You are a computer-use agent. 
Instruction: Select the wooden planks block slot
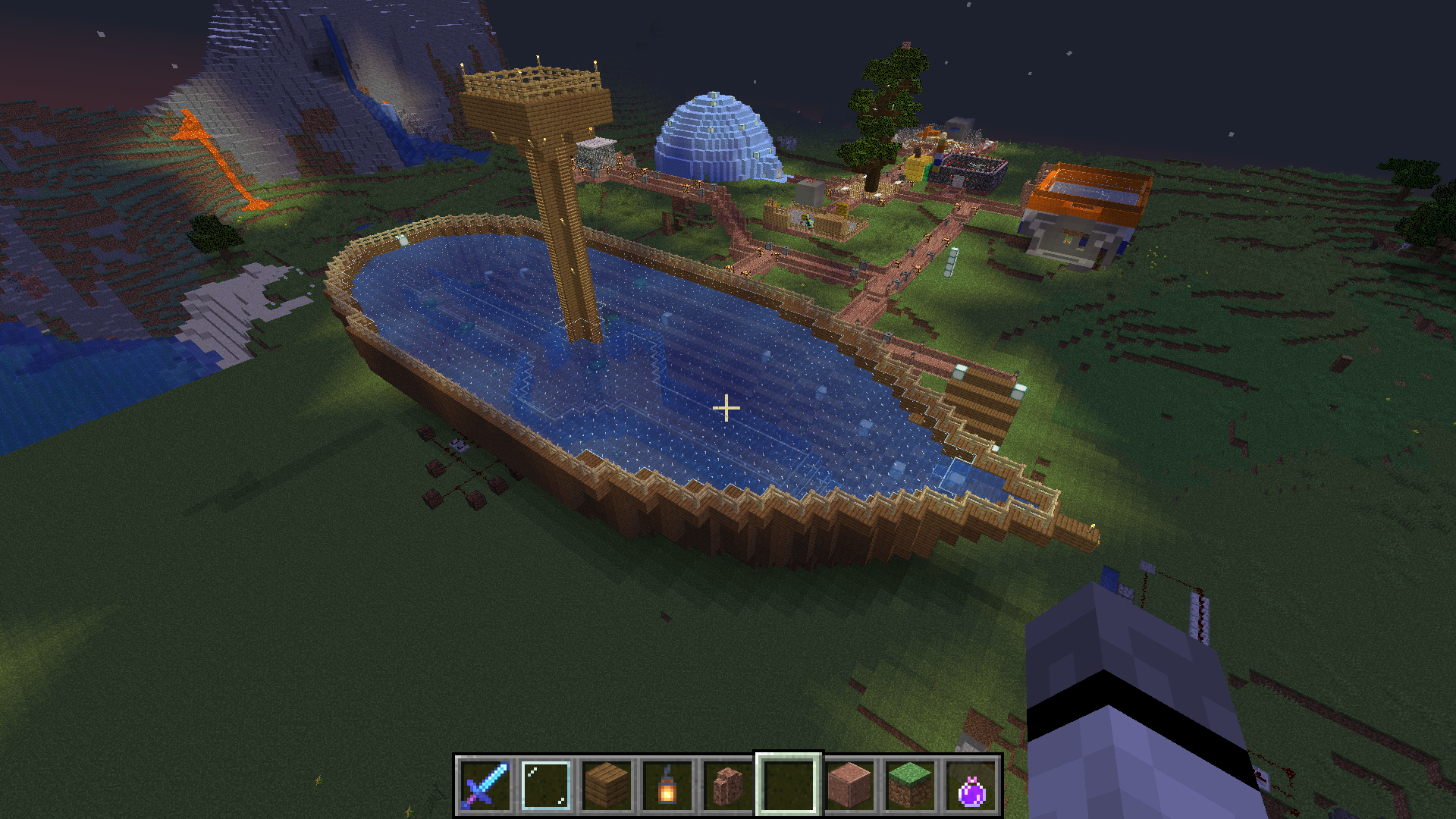(x=607, y=786)
